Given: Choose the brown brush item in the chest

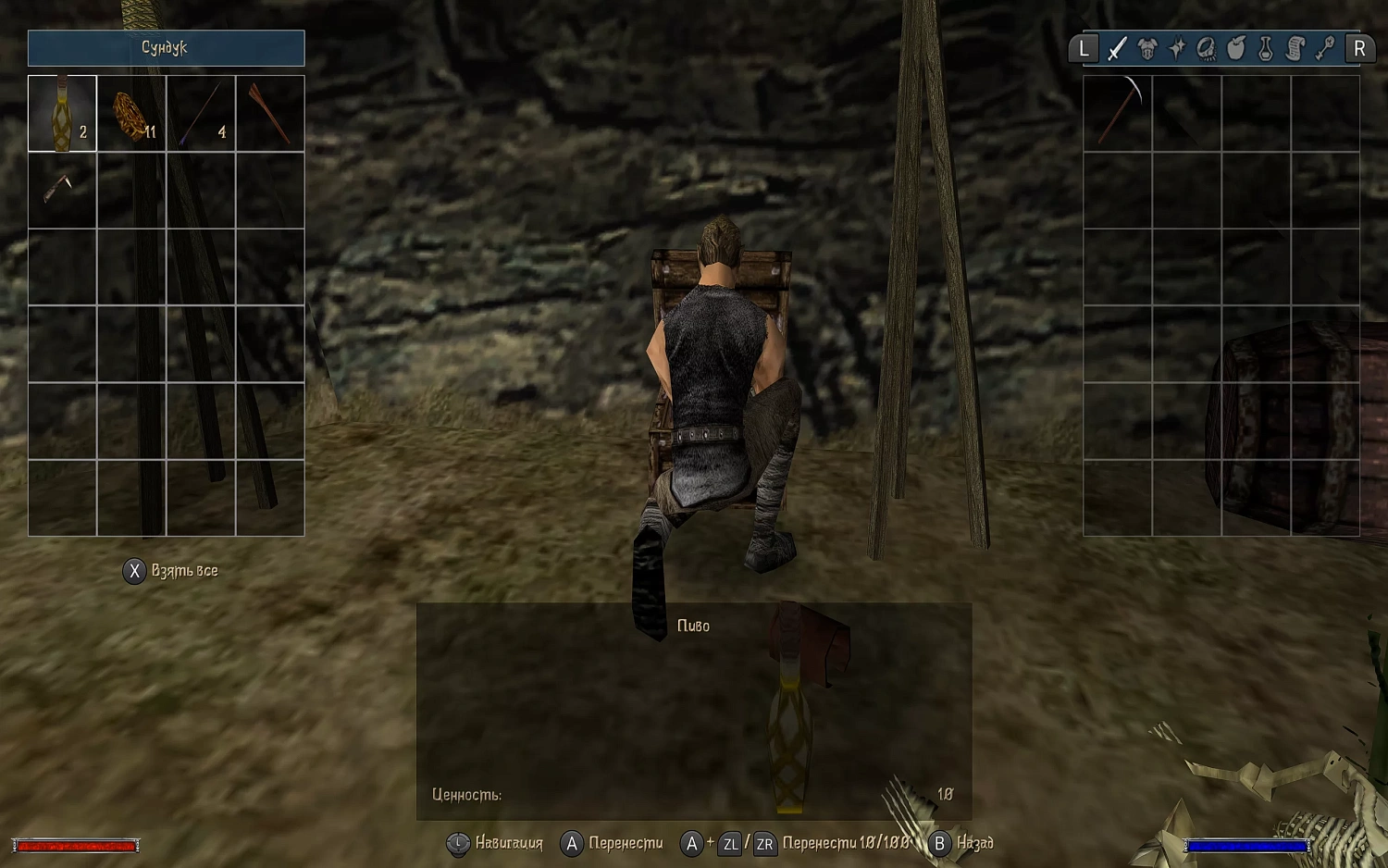Looking at the screenshot, I should pyautogui.click(x=270, y=114).
